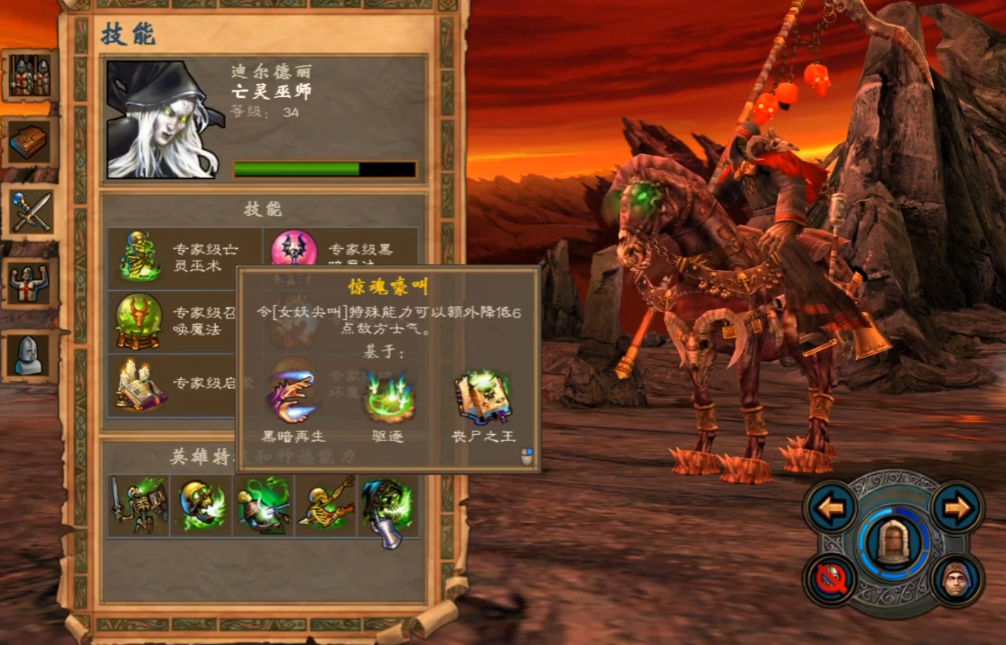Screen dimensions: 1006x645
Task: Open the army tab with three soldiers
Action: 29,76
